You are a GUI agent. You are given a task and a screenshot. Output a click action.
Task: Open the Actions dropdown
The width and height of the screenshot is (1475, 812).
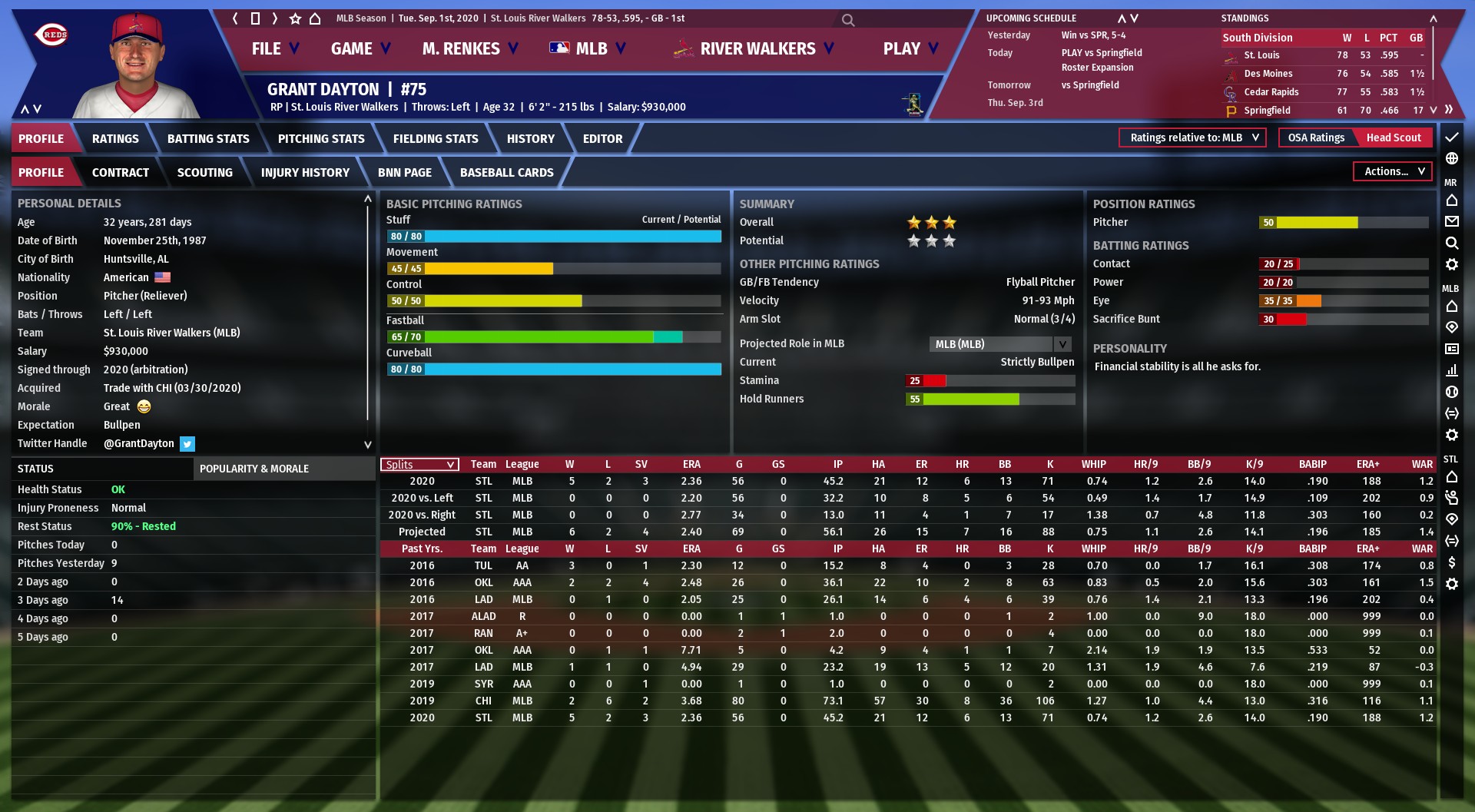(x=1393, y=172)
